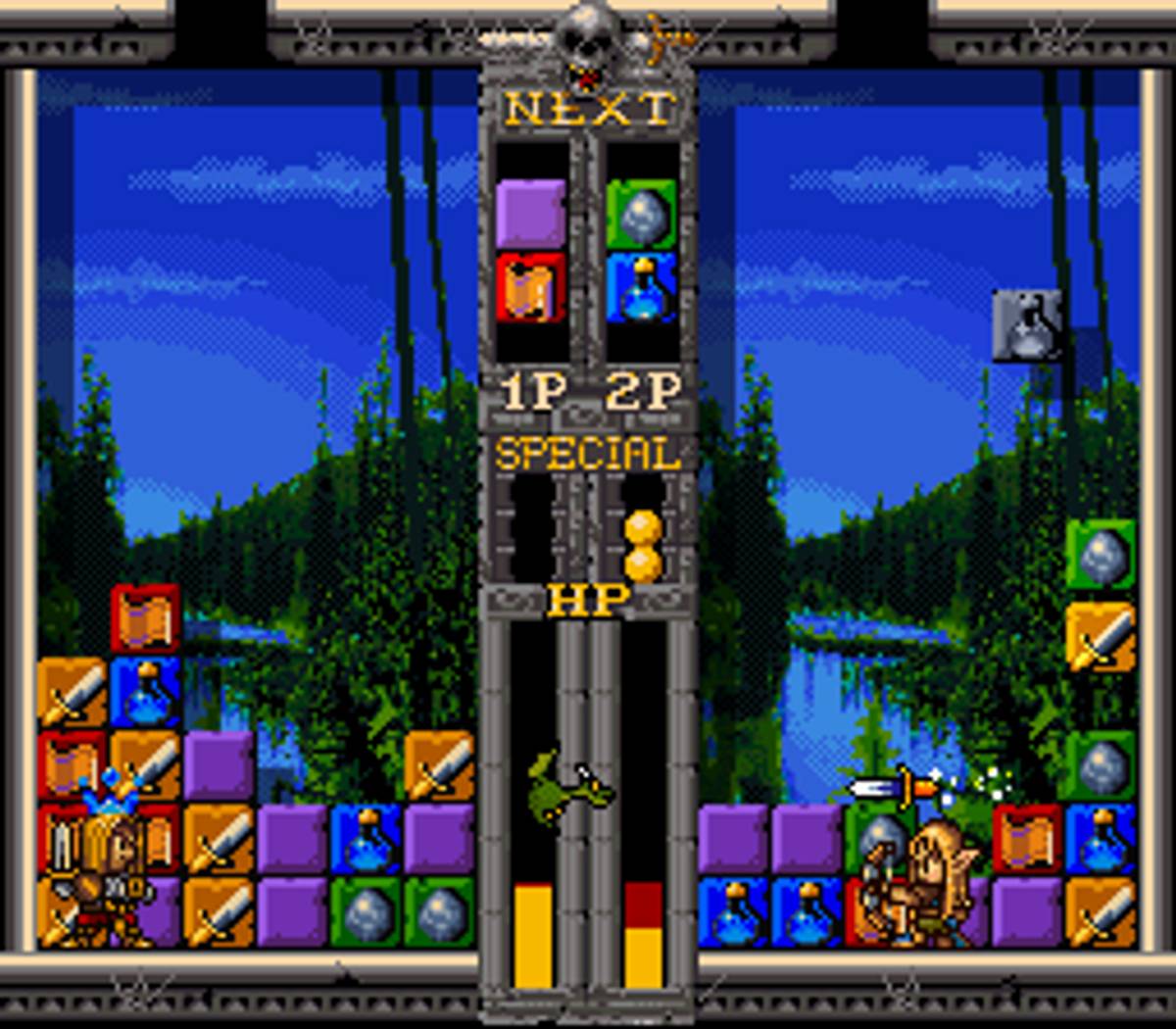Click the green rock block in 2P's next preview
Viewport: 1176px width, 1029px height.
(641, 214)
